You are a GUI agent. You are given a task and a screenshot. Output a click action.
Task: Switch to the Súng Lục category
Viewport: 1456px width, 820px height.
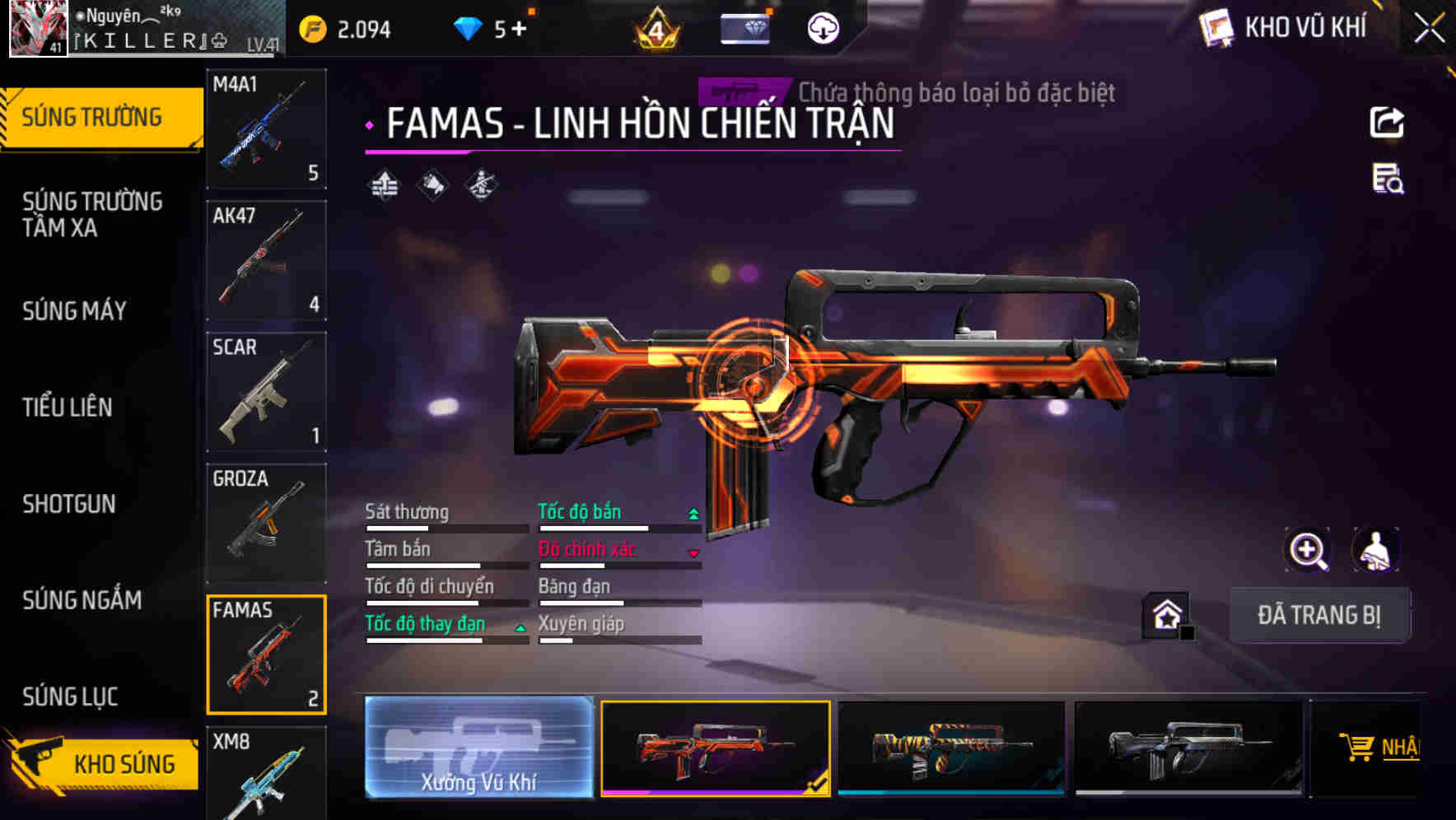coord(71,696)
